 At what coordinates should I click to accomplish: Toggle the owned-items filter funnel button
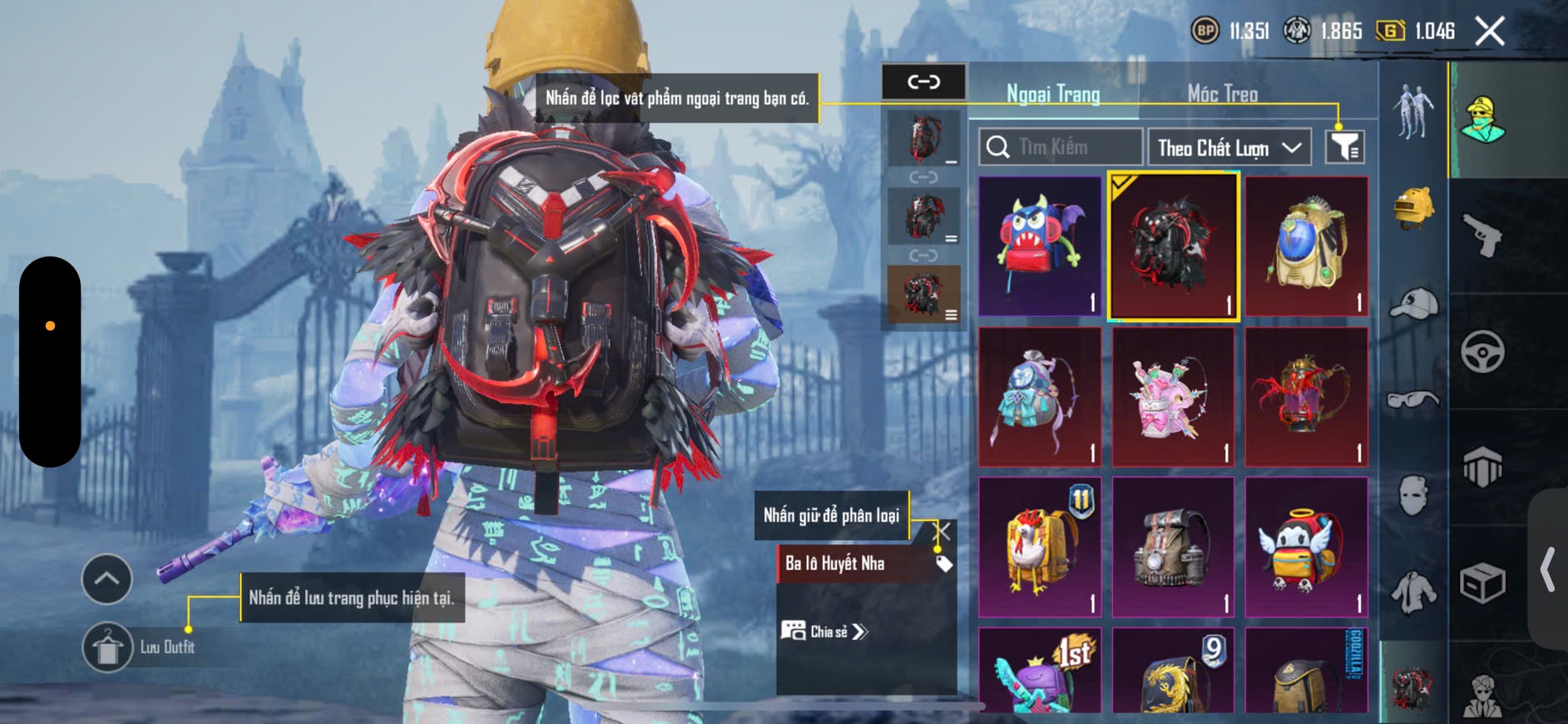(1343, 147)
